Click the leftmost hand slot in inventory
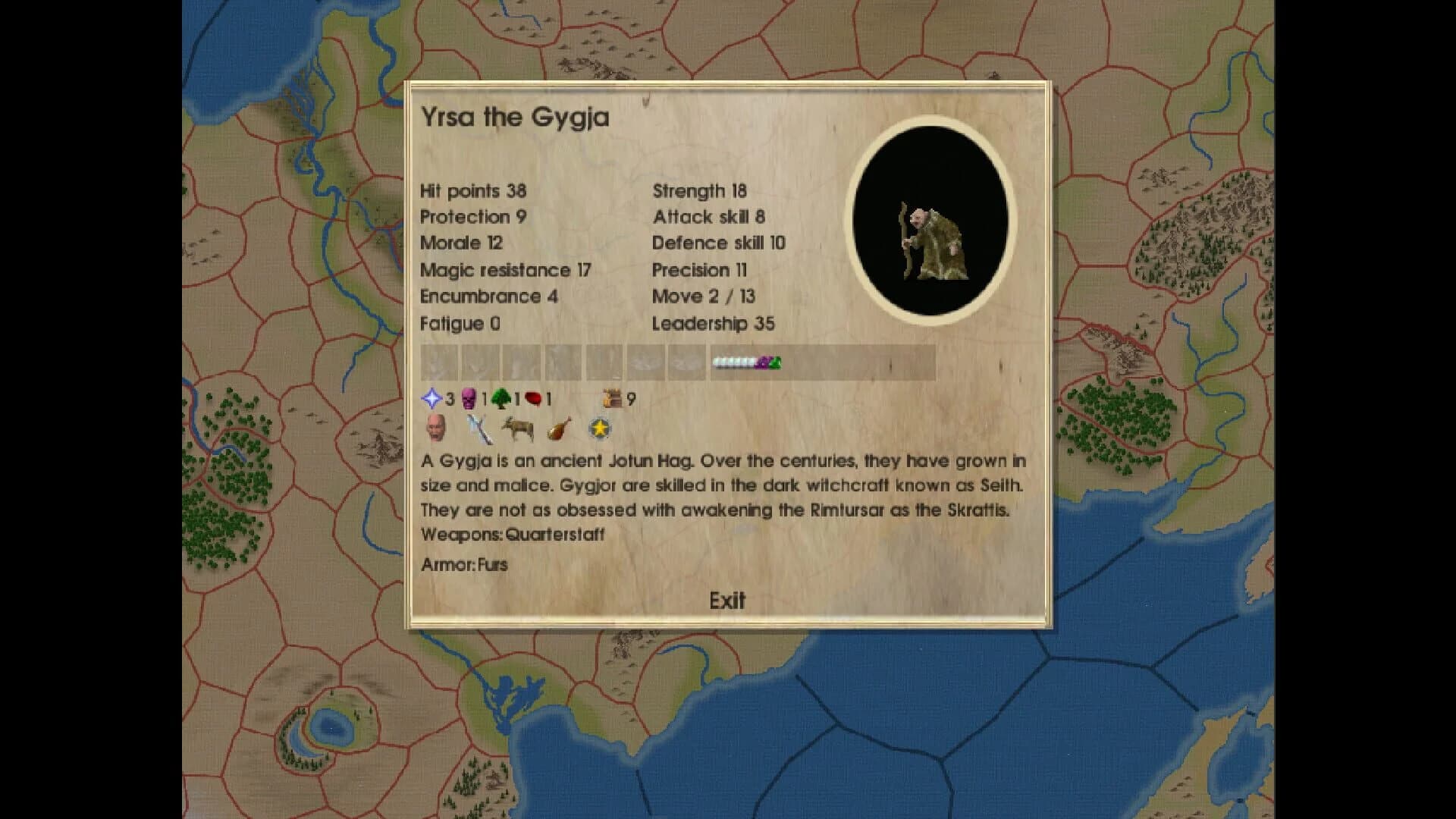 point(439,362)
